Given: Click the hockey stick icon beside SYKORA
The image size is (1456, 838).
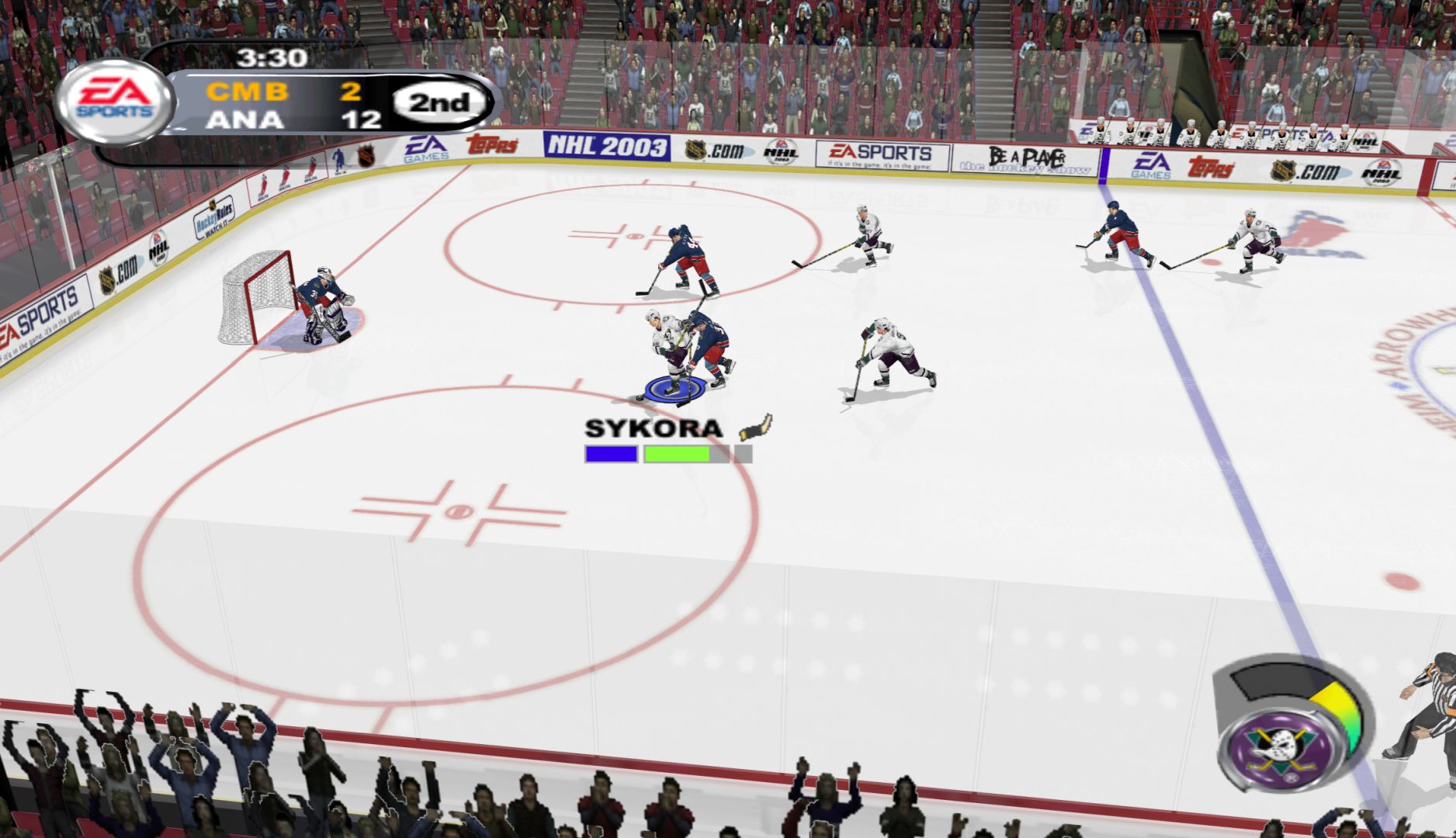Looking at the screenshot, I should (x=754, y=427).
